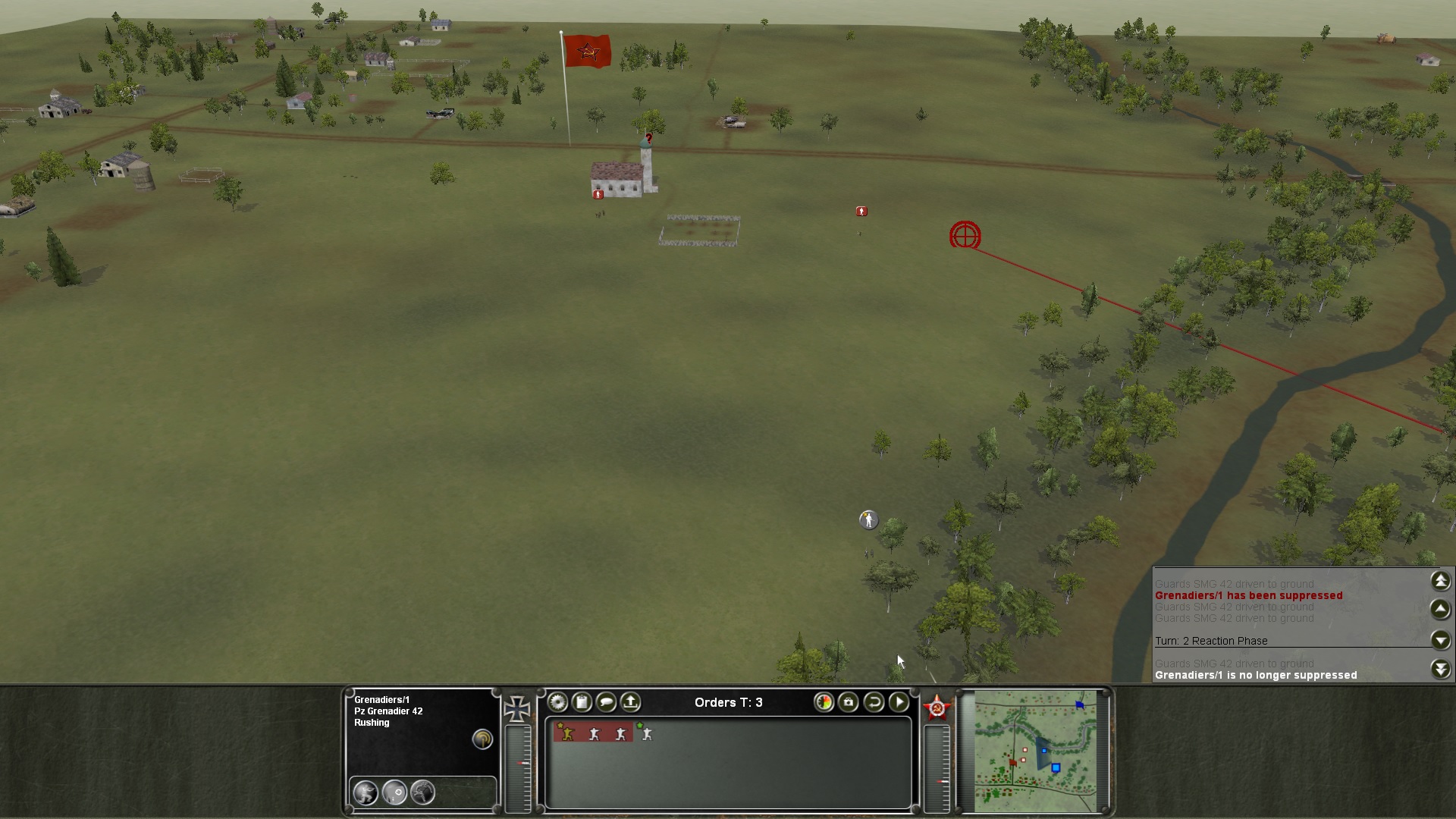
Task: Open the clipboard briefing button
Action: (582, 702)
